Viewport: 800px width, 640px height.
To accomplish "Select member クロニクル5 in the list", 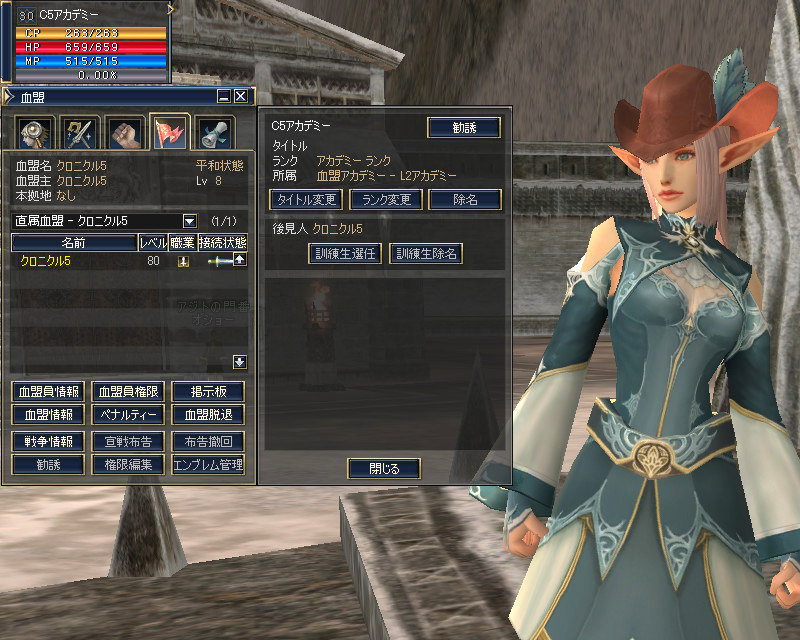I will click(x=48, y=261).
